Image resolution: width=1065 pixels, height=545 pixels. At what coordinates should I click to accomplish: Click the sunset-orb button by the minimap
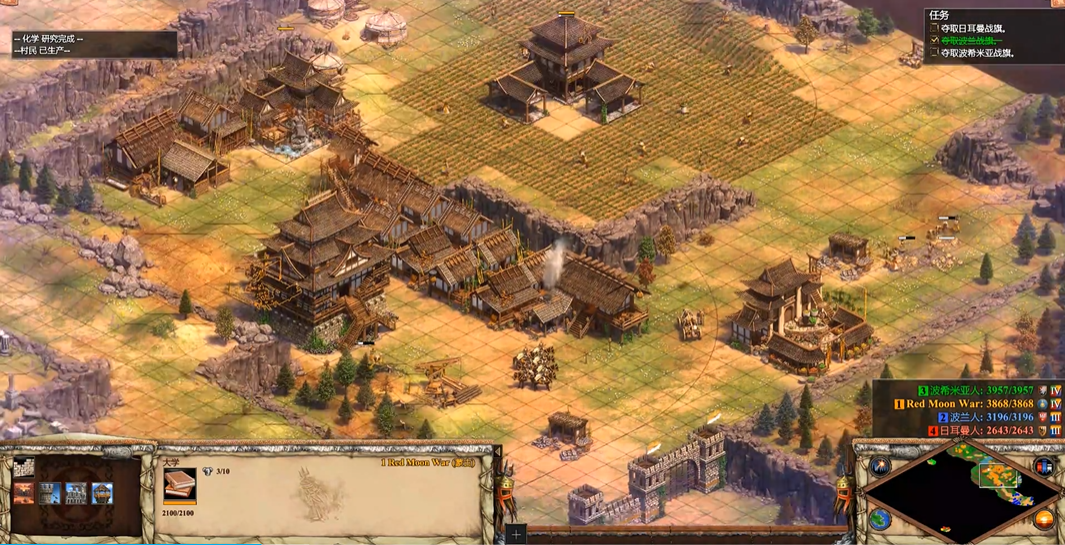pyautogui.click(x=1044, y=519)
